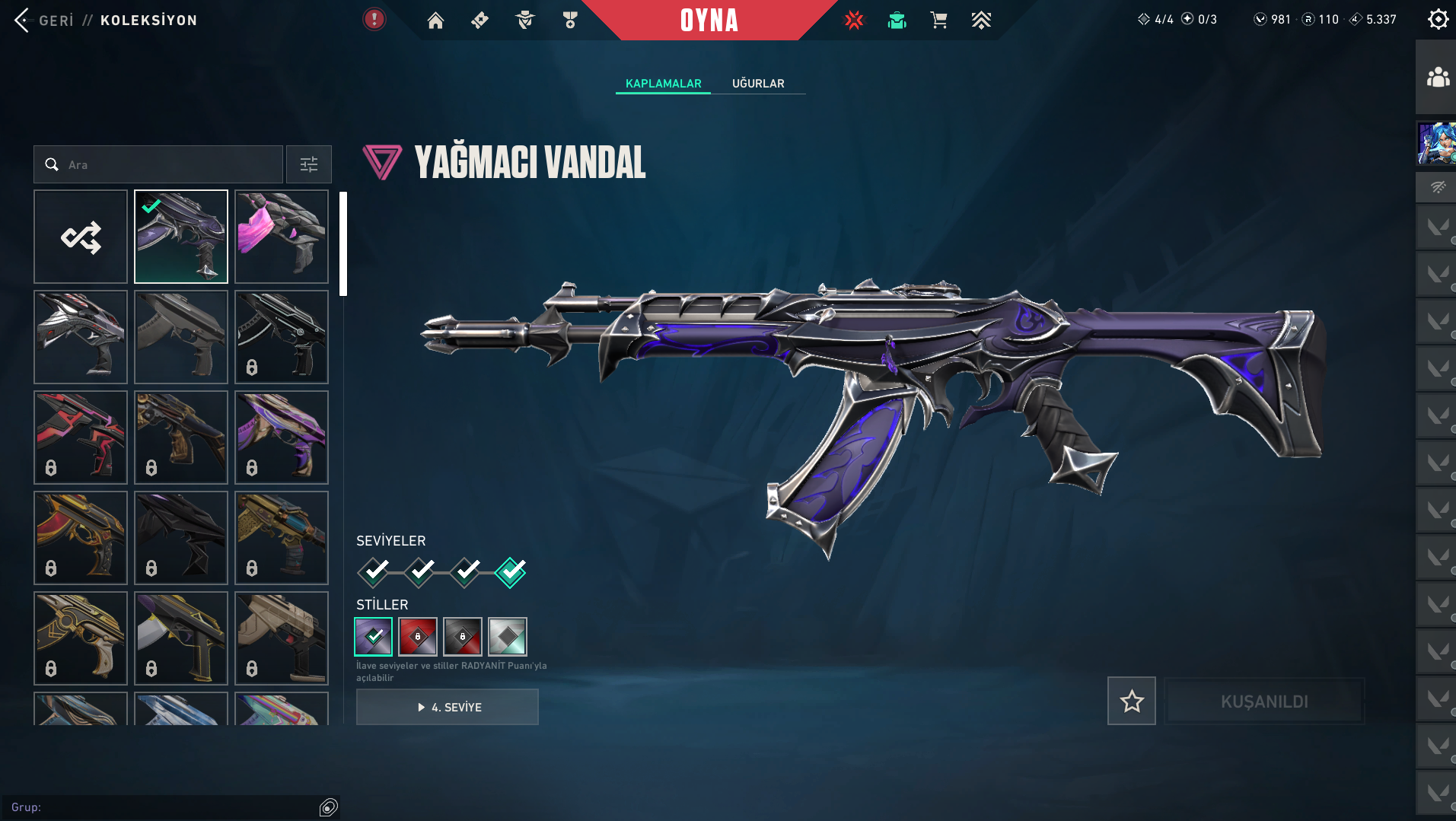Select the pink crystal Vandal skin

(x=282, y=237)
